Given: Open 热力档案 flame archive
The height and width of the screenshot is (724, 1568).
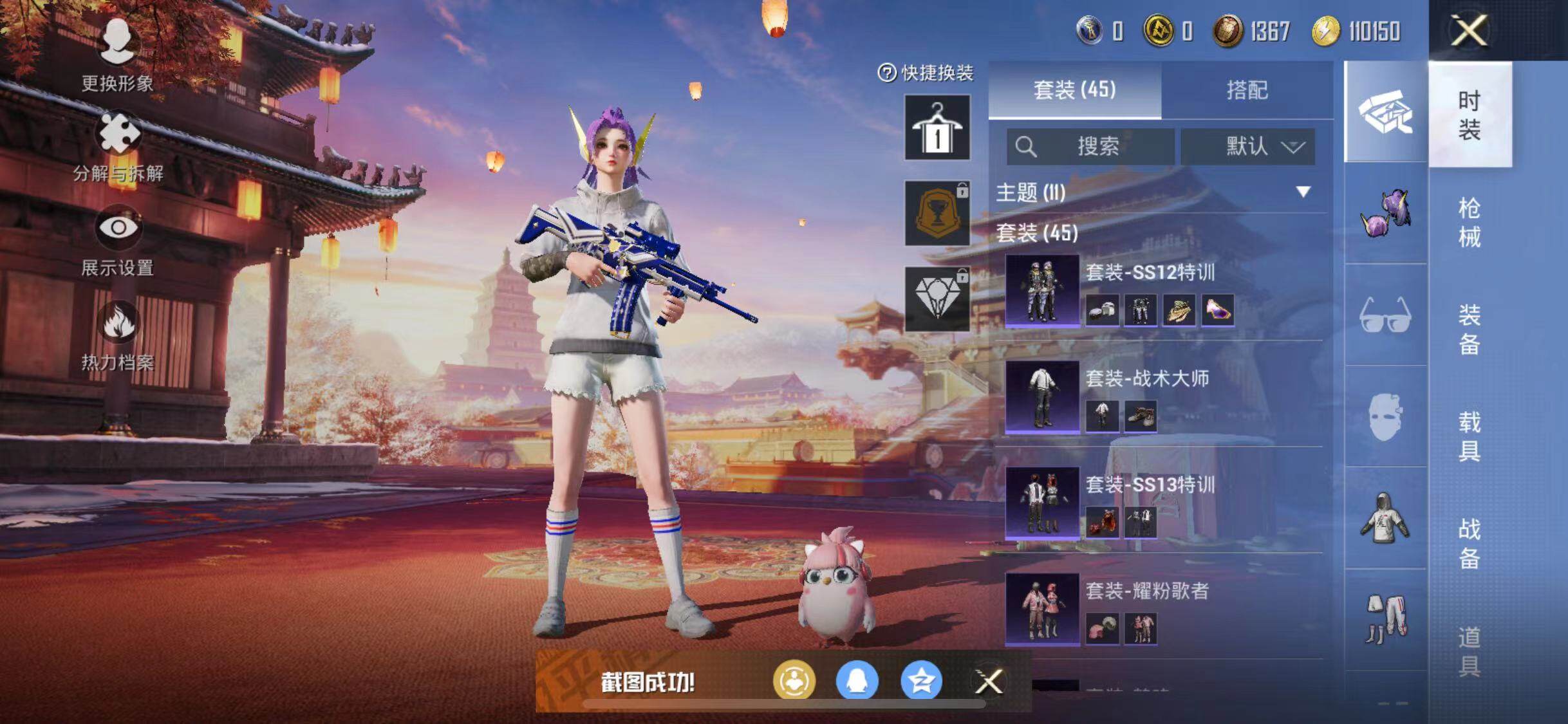Looking at the screenshot, I should [117, 334].
